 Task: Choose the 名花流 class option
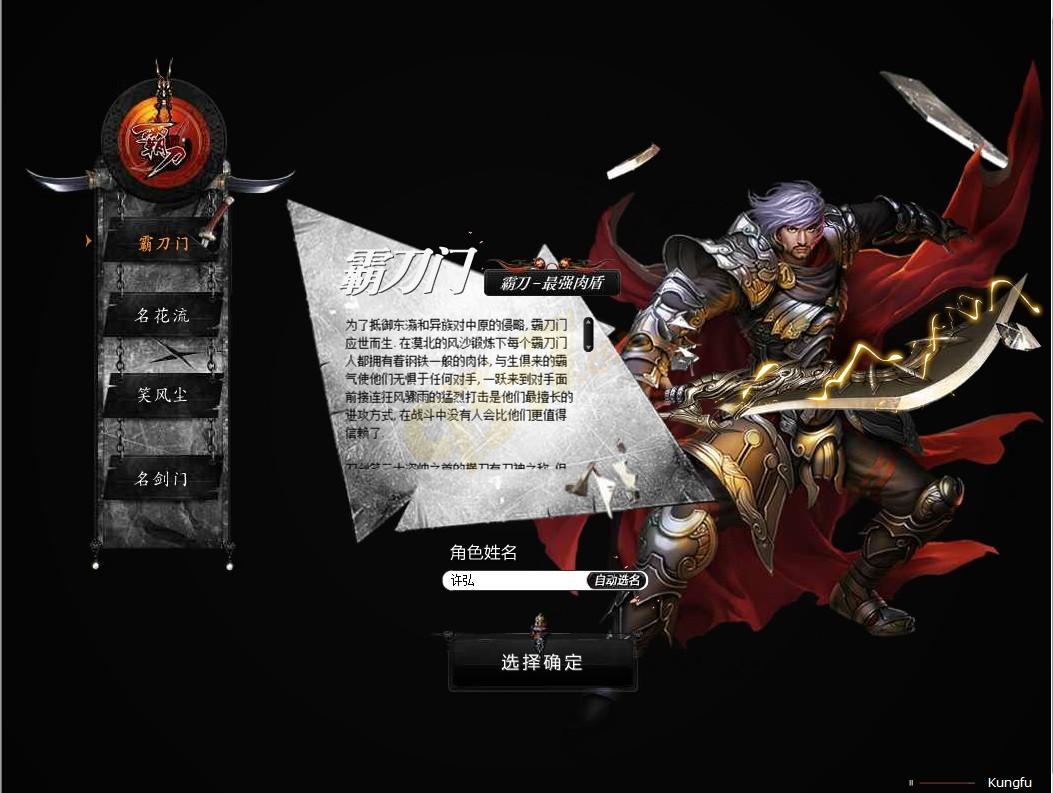coord(162,317)
